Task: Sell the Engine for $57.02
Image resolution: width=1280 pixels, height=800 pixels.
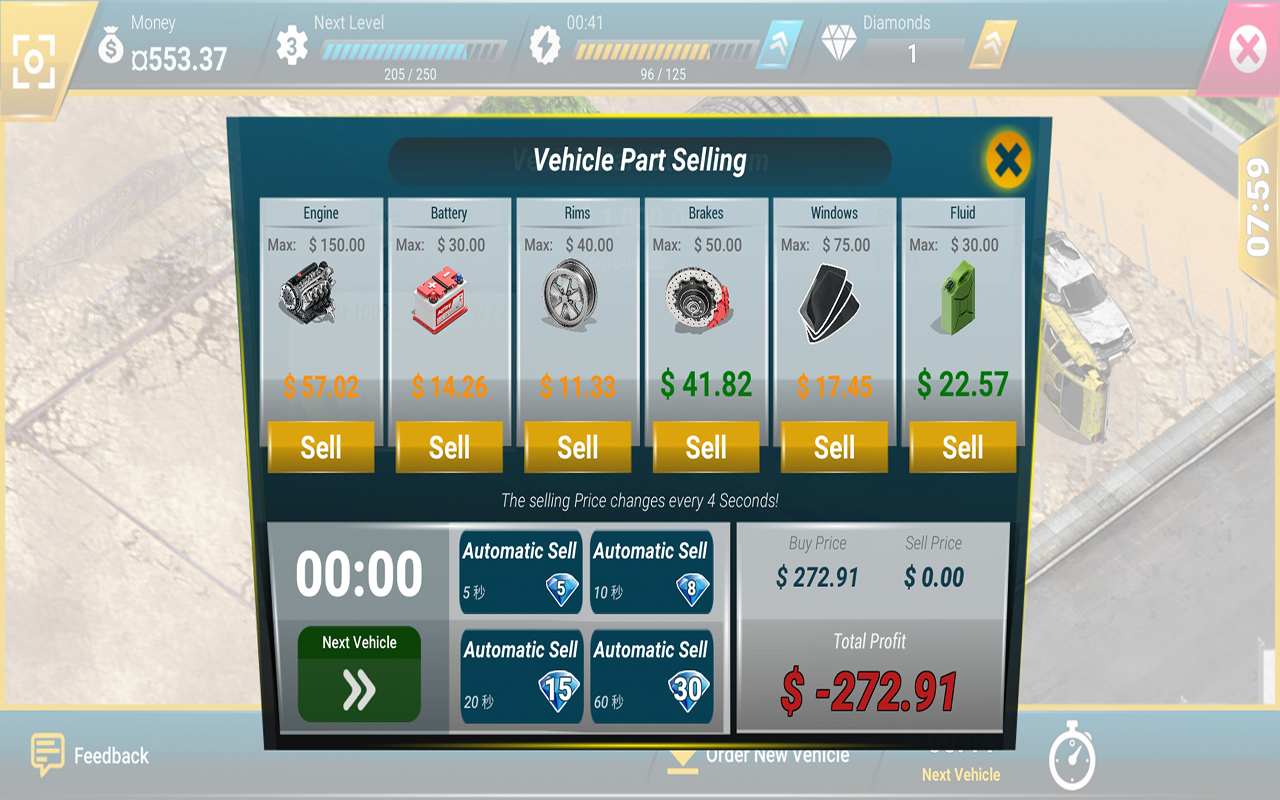Action: [320, 447]
